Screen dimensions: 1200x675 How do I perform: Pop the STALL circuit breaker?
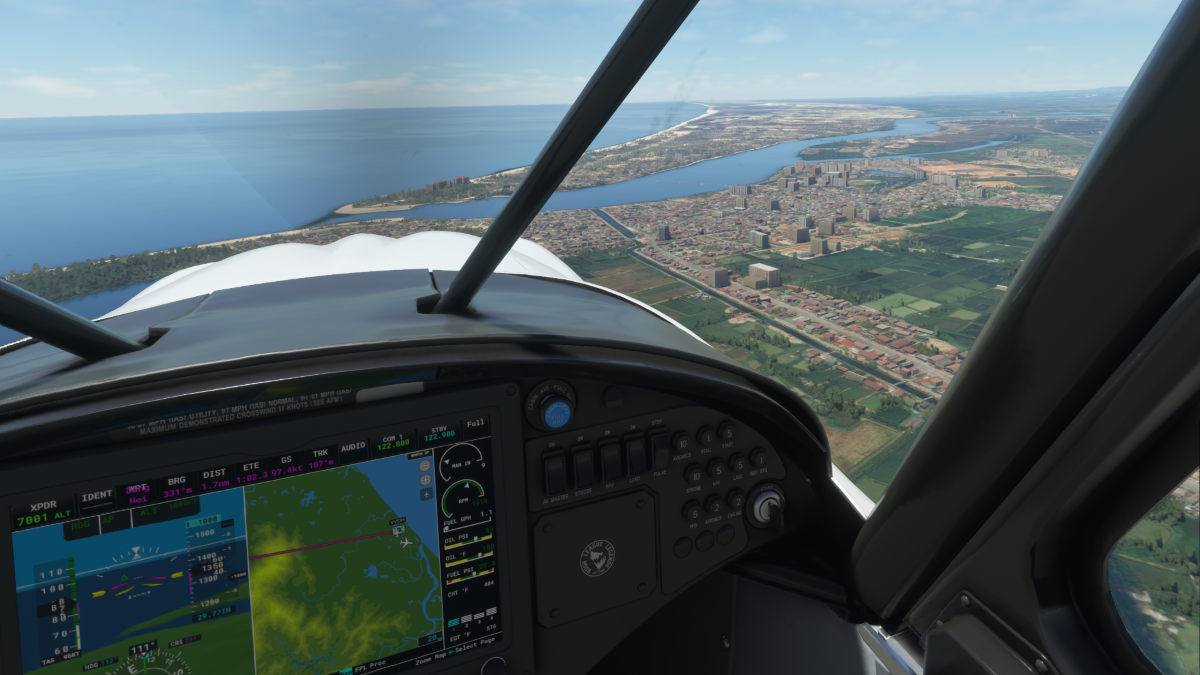pyautogui.click(x=707, y=436)
